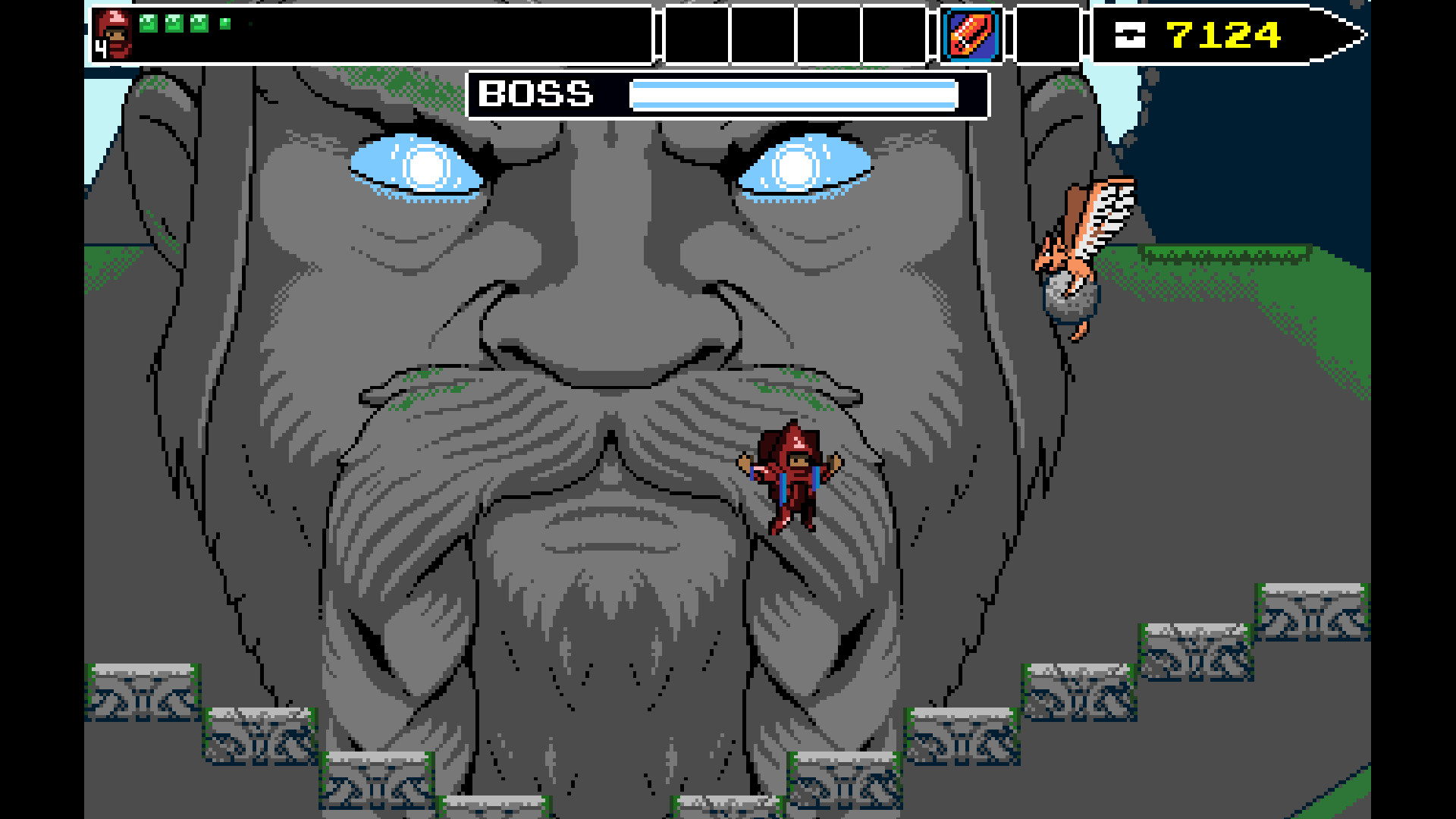
Task: Click the level number under the portrait
Action: point(99,49)
